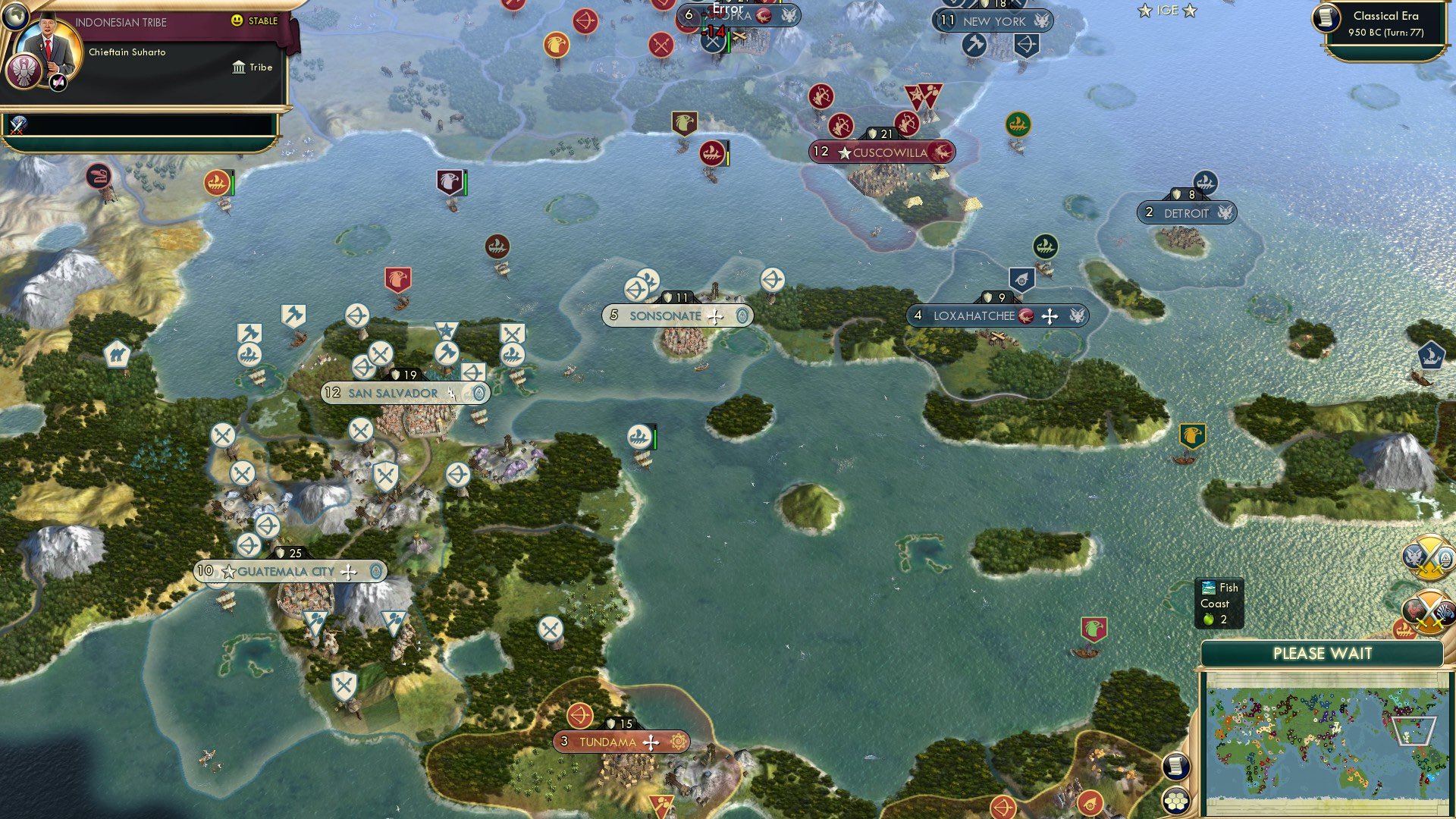Open the globe overlay icon top-left
The width and height of the screenshot is (1456, 819).
(14, 17)
